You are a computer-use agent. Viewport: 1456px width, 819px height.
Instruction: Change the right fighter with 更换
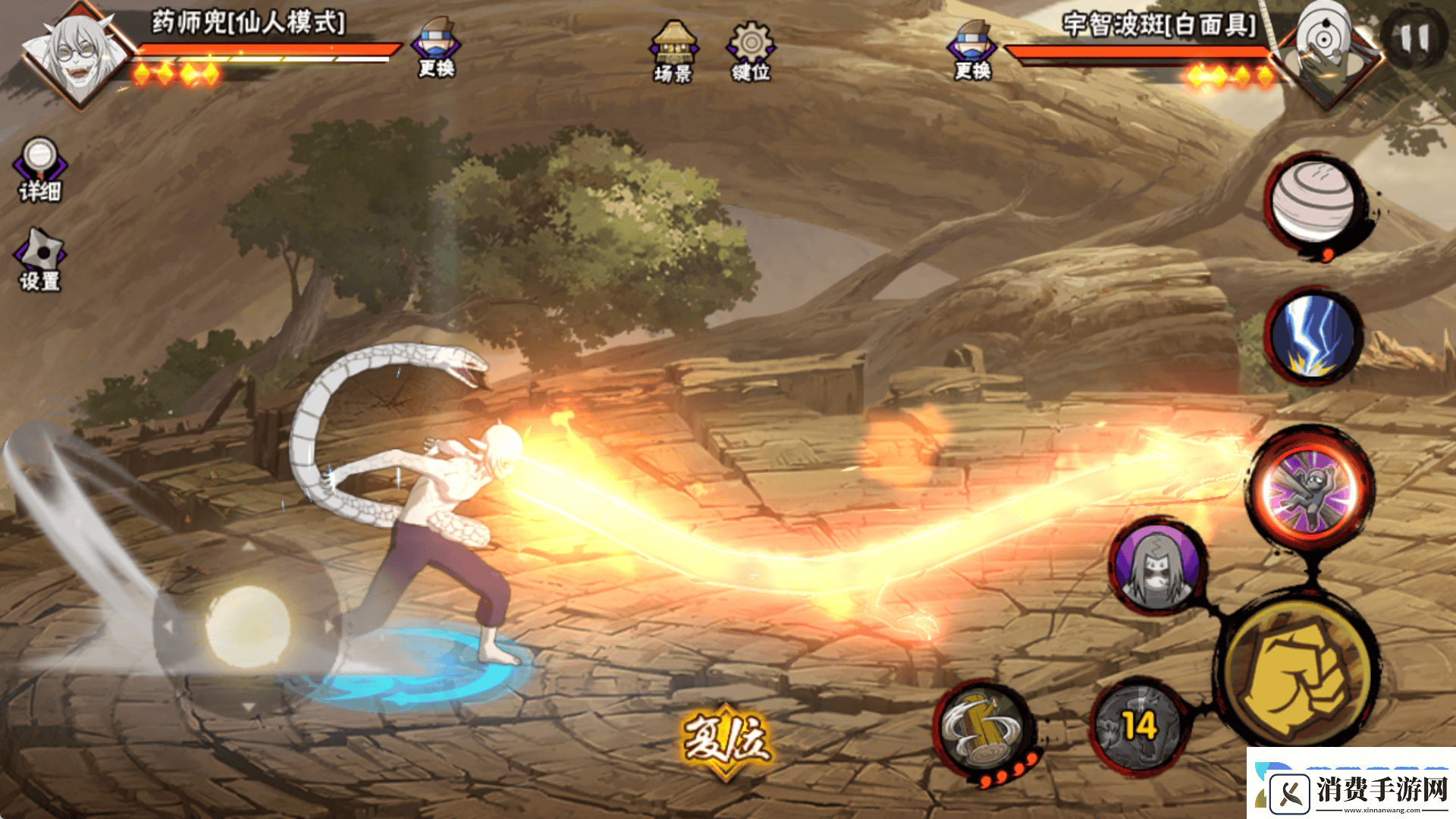click(x=973, y=49)
